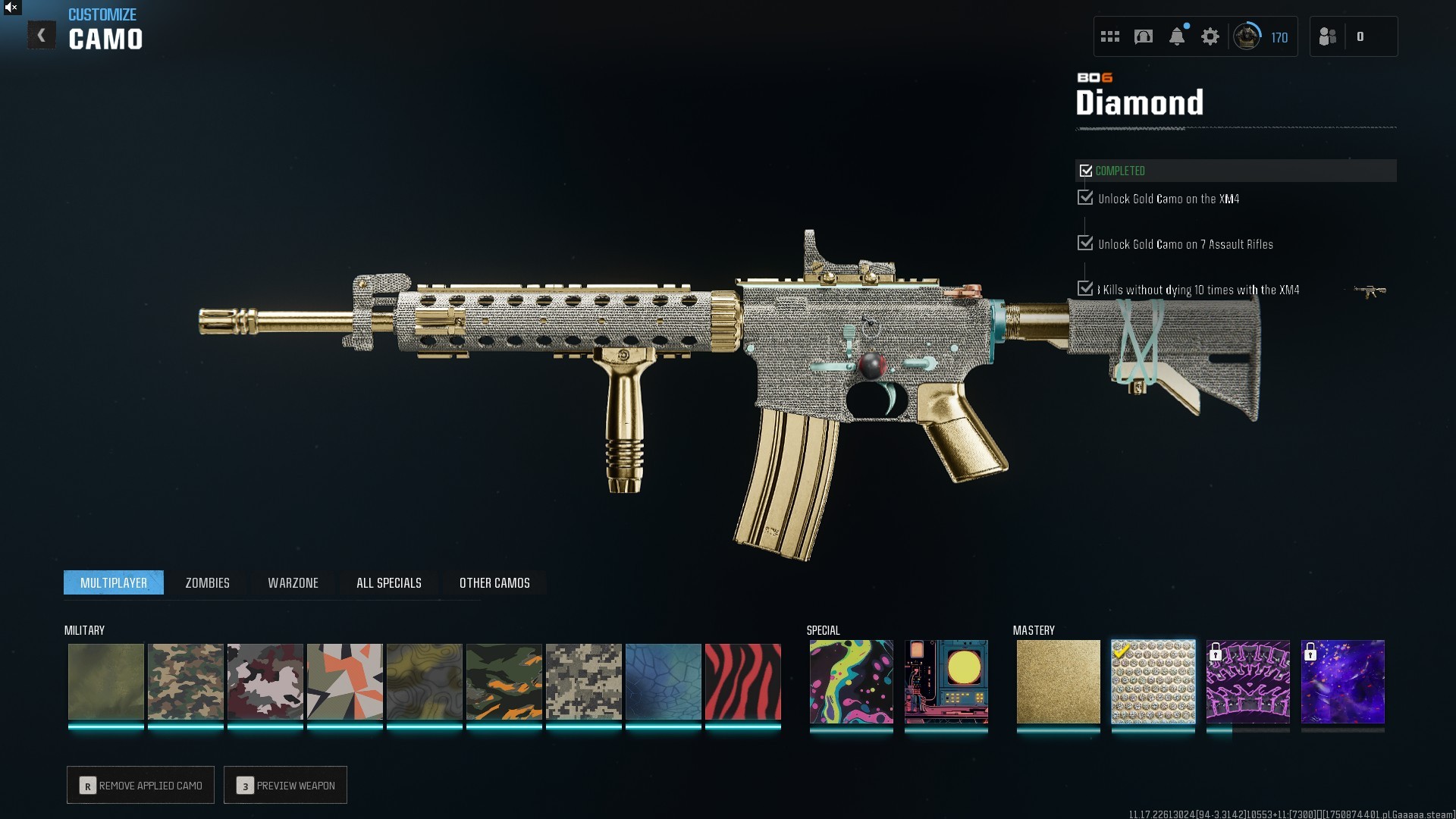Show the All Specials tab
Screen dimensions: 1456x819
coord(388,582)
